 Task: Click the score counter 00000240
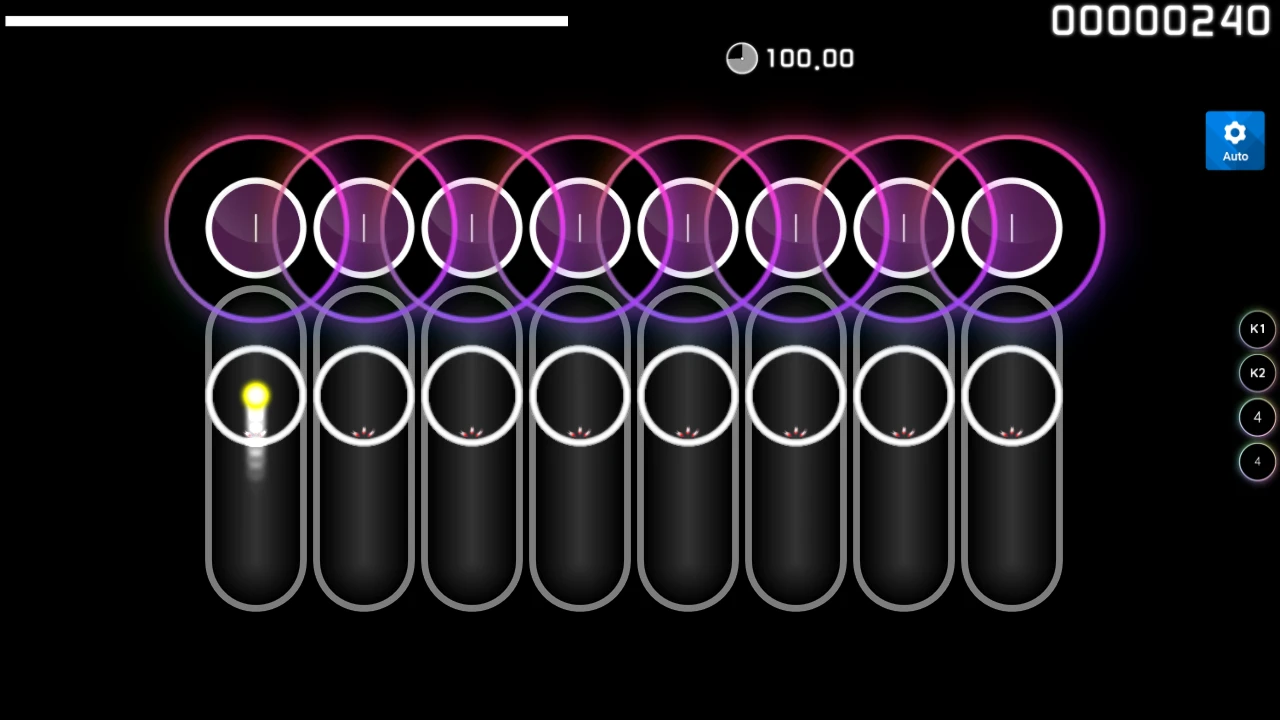1160,21
